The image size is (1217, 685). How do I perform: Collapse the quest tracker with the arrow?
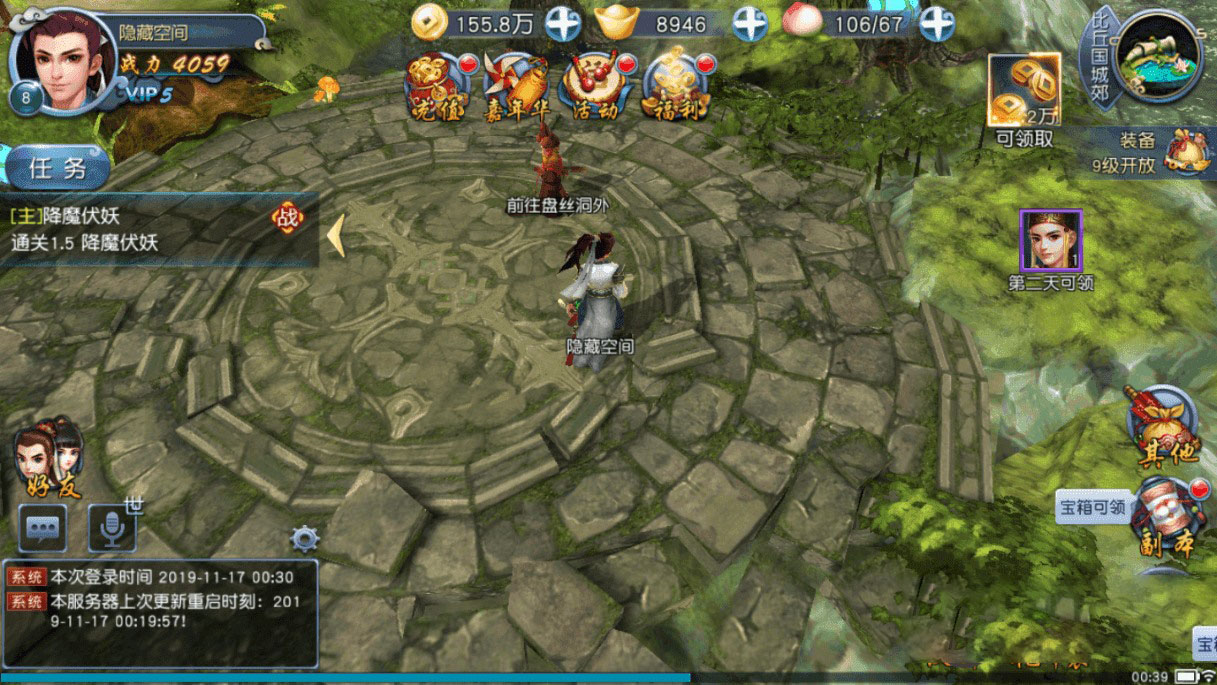336,235
